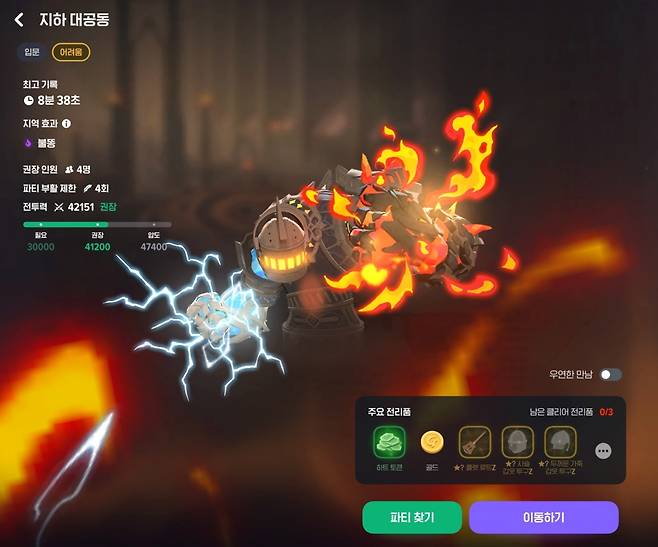Switch to the 입문 difficulty tab
This screenshot has height=547, width=658.
pos(32,51)
